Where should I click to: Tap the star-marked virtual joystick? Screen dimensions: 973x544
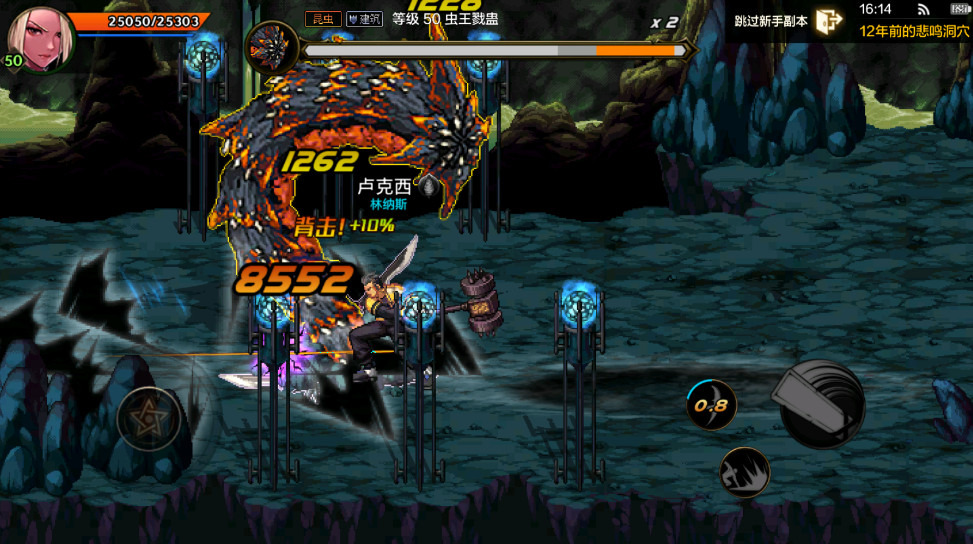[149, 419]
